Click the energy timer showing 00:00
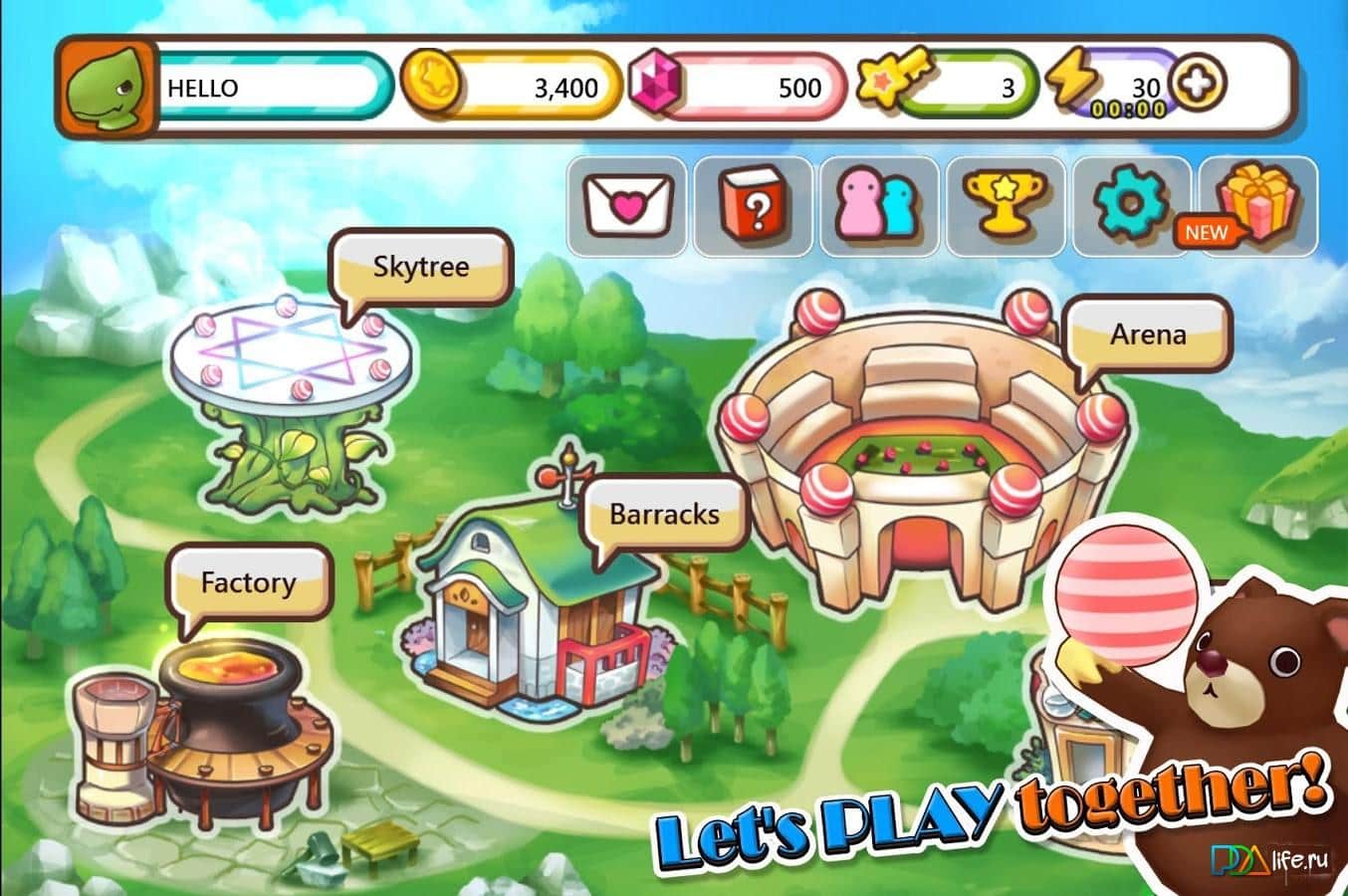Screen dimensions: 1348x896 [x=1130, y=106]
